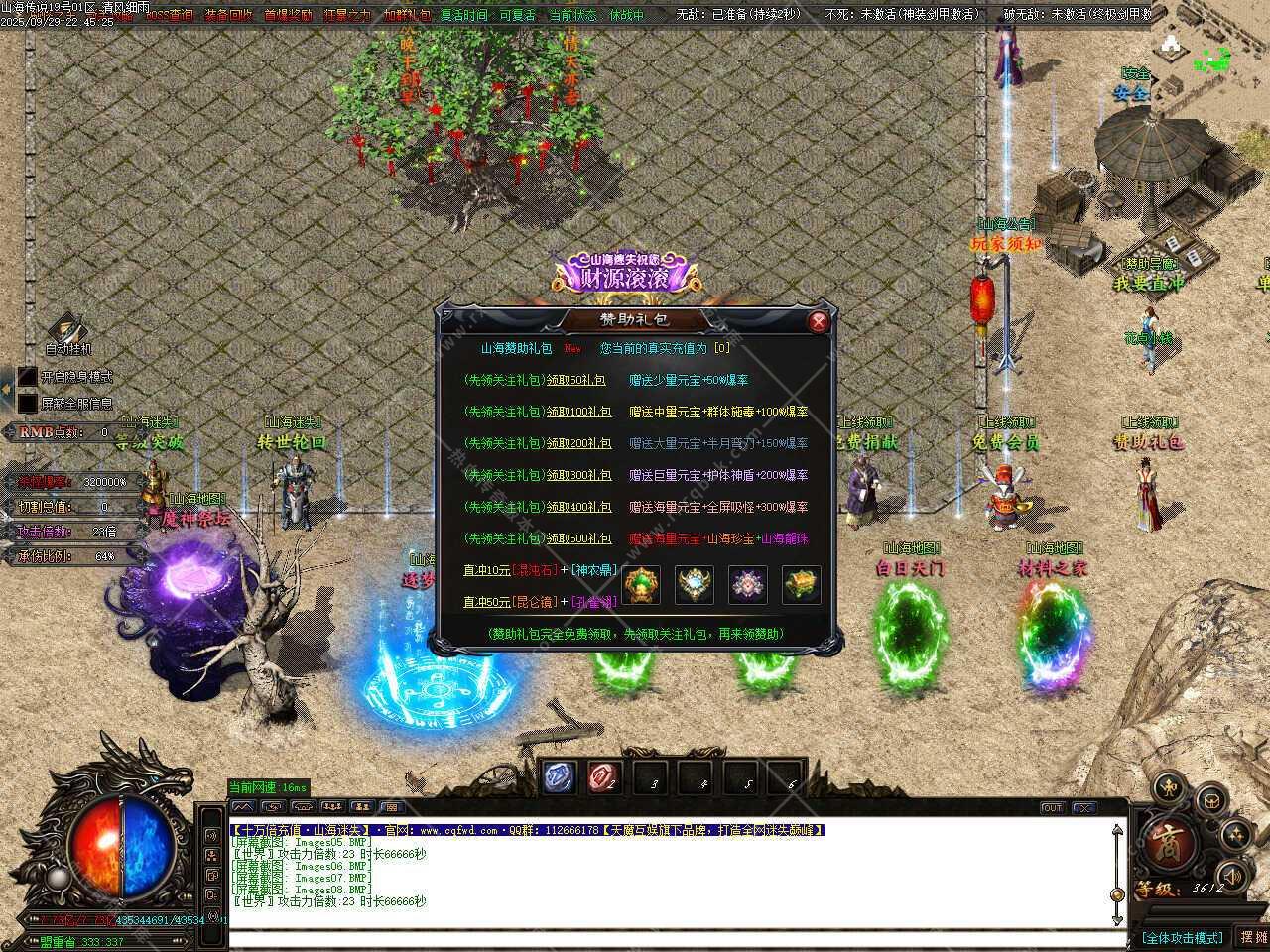This screenshot has width=1270, height=952.
Task: Use the blue skill in hotbar slot 1
Action: pos(559,778)
